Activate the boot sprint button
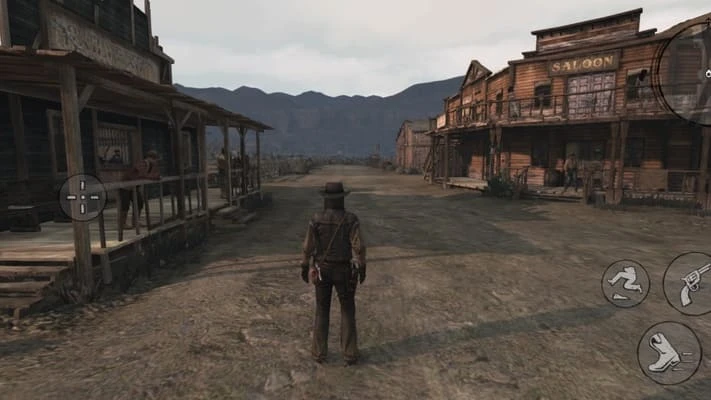The image size is (711, 400). coord(668,353)
